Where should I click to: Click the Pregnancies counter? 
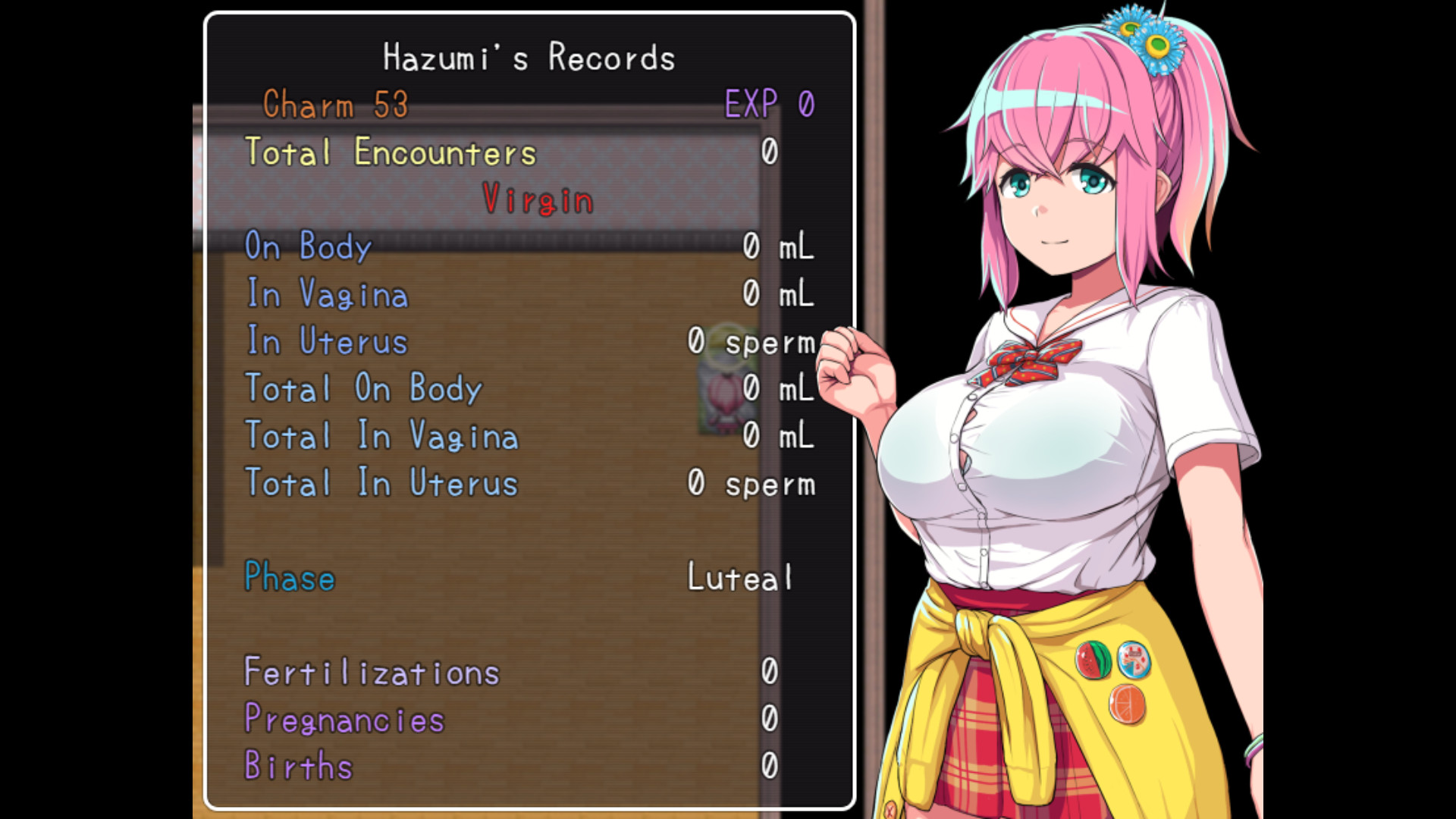[344, 719]
